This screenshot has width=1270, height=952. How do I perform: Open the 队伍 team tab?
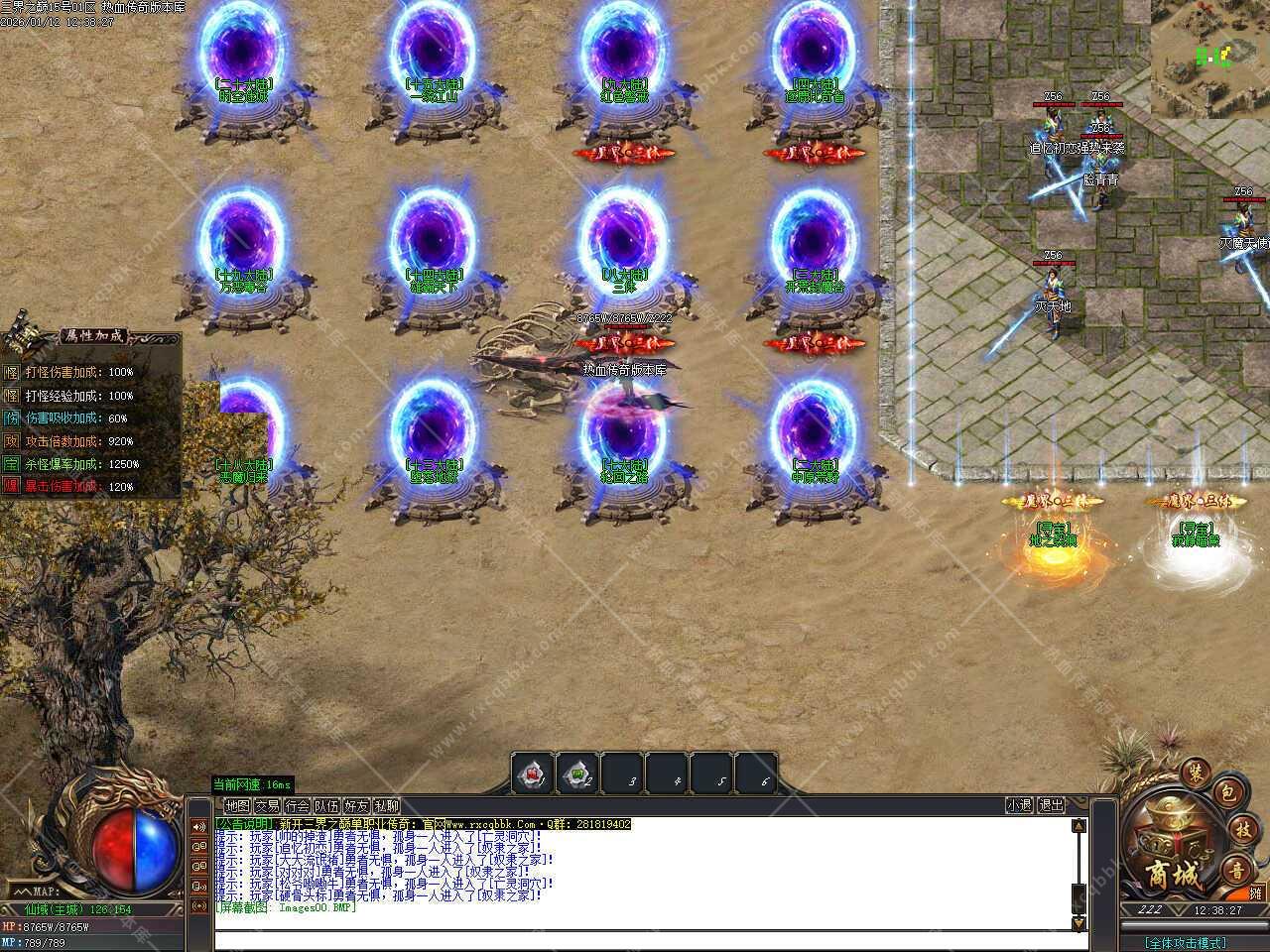coord(326,806)
